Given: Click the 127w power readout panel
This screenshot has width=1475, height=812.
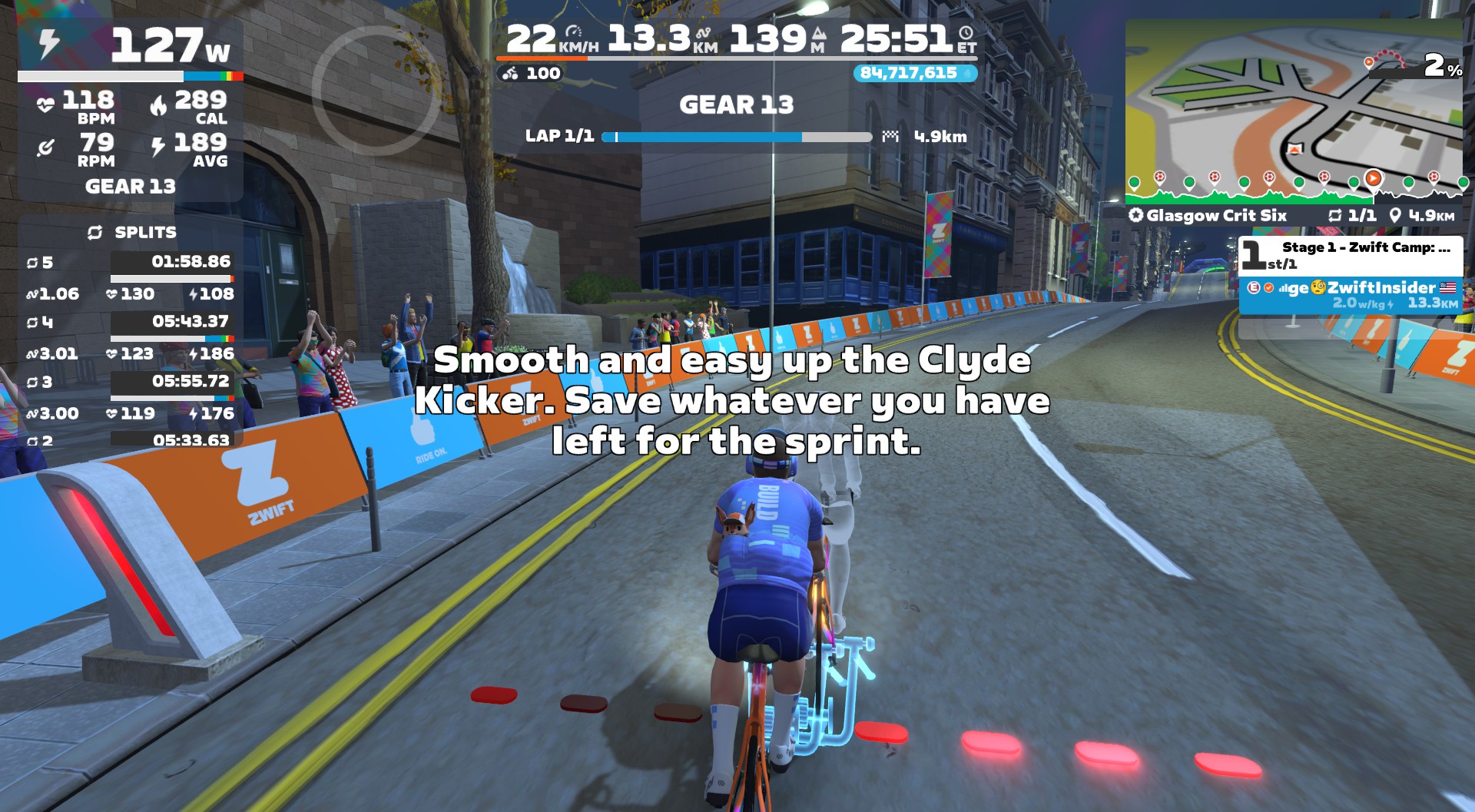Looking at the screenshot, I should 131,48.
